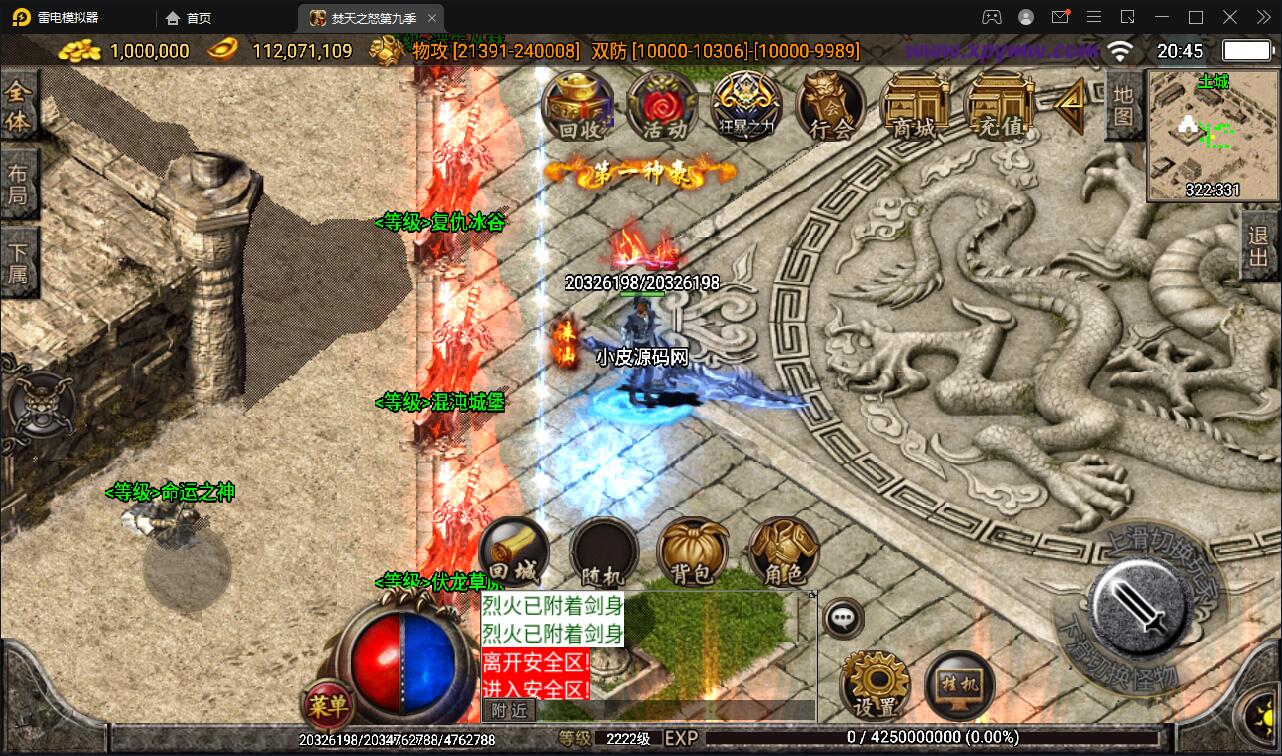Open the 狂暴之力 rage power icon

pos(746,105)
